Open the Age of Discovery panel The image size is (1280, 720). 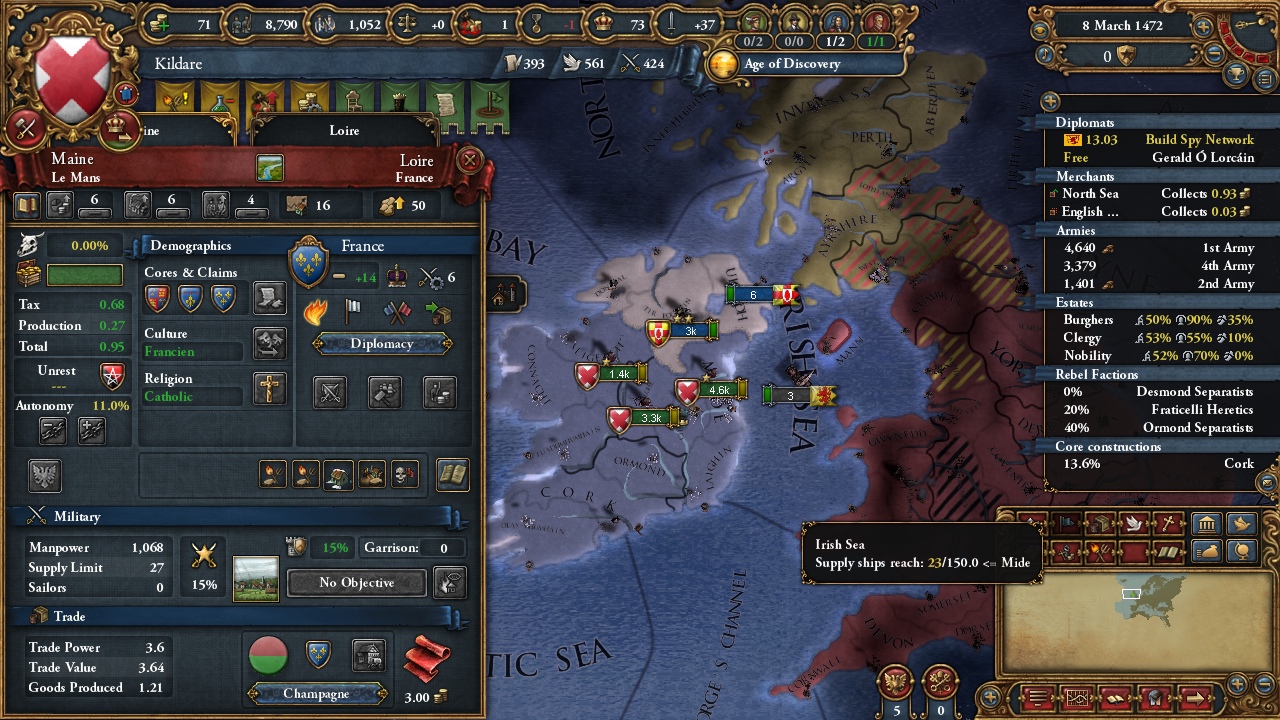tap(791, 64)
